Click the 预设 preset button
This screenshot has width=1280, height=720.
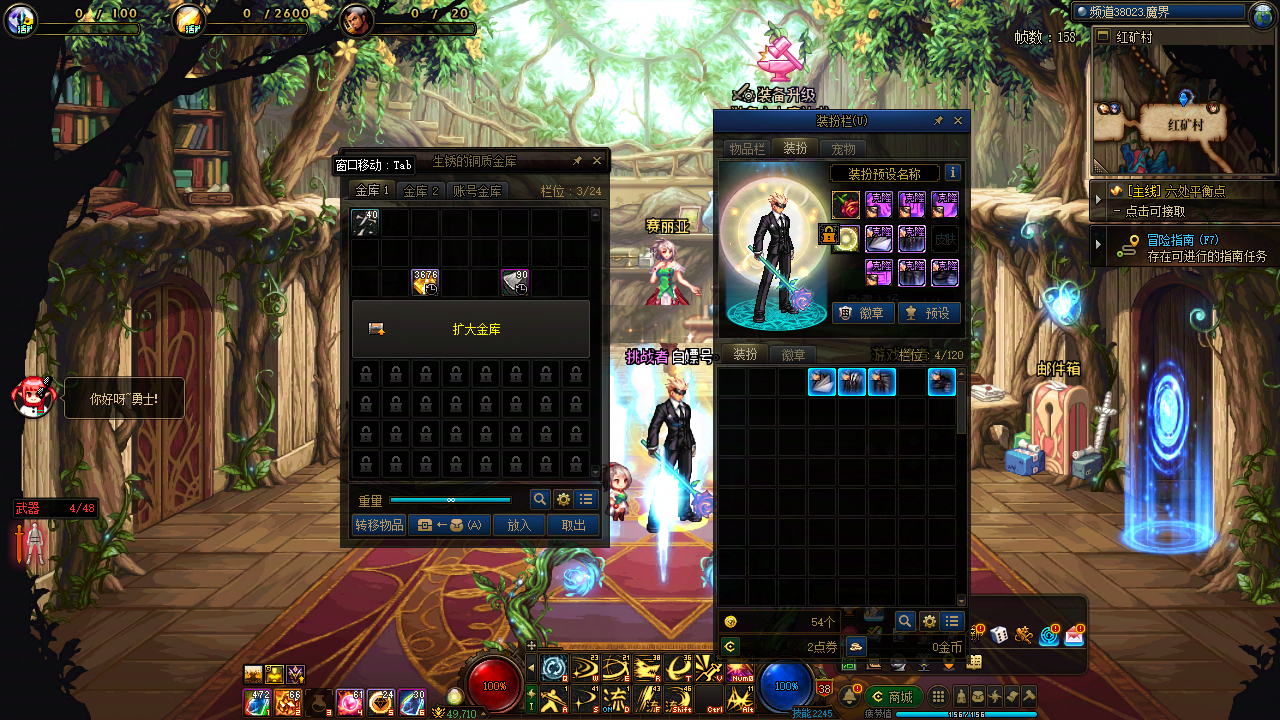pos(929,313)
